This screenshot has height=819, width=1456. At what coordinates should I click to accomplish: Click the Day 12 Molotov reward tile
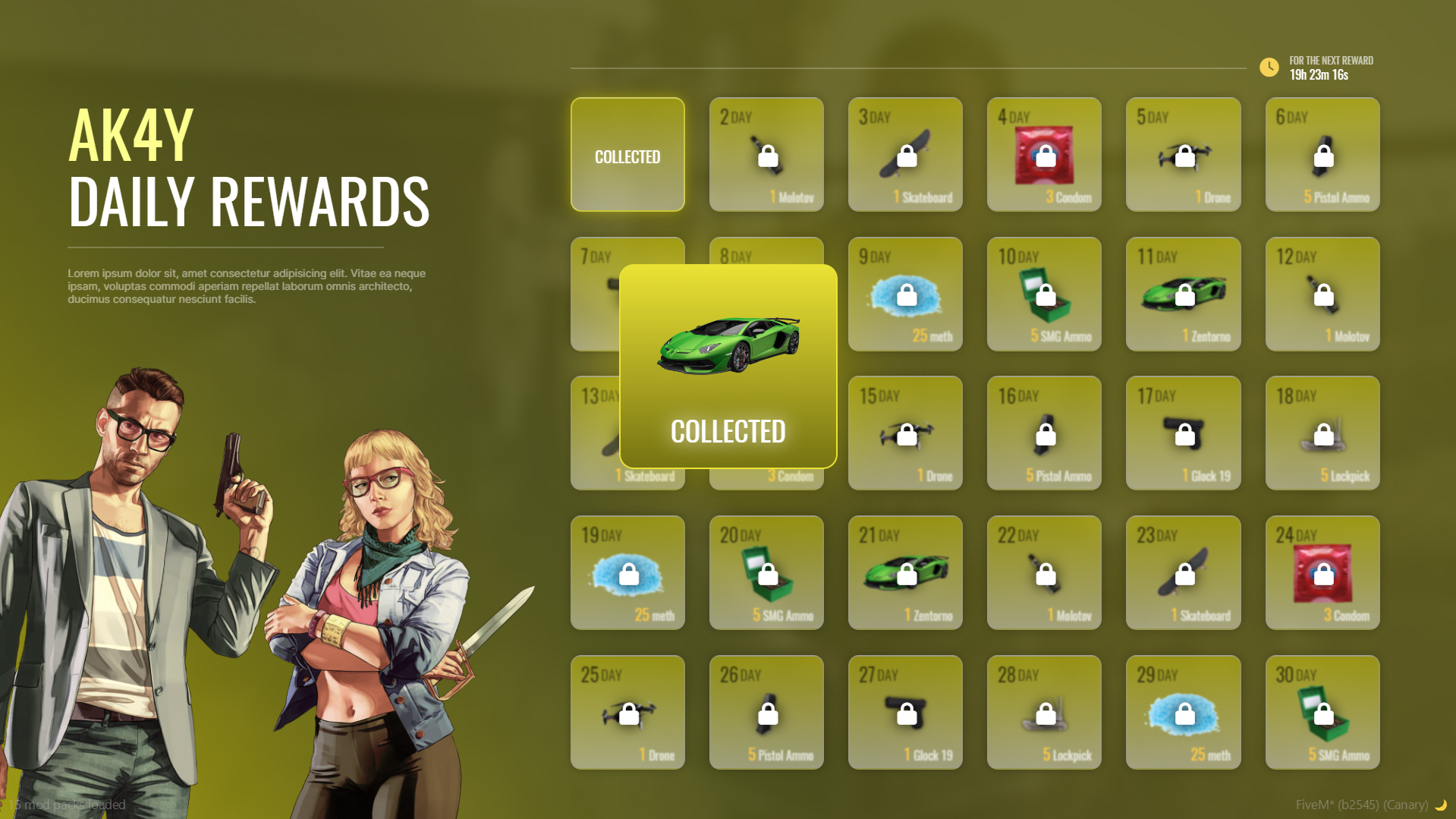1322,294
